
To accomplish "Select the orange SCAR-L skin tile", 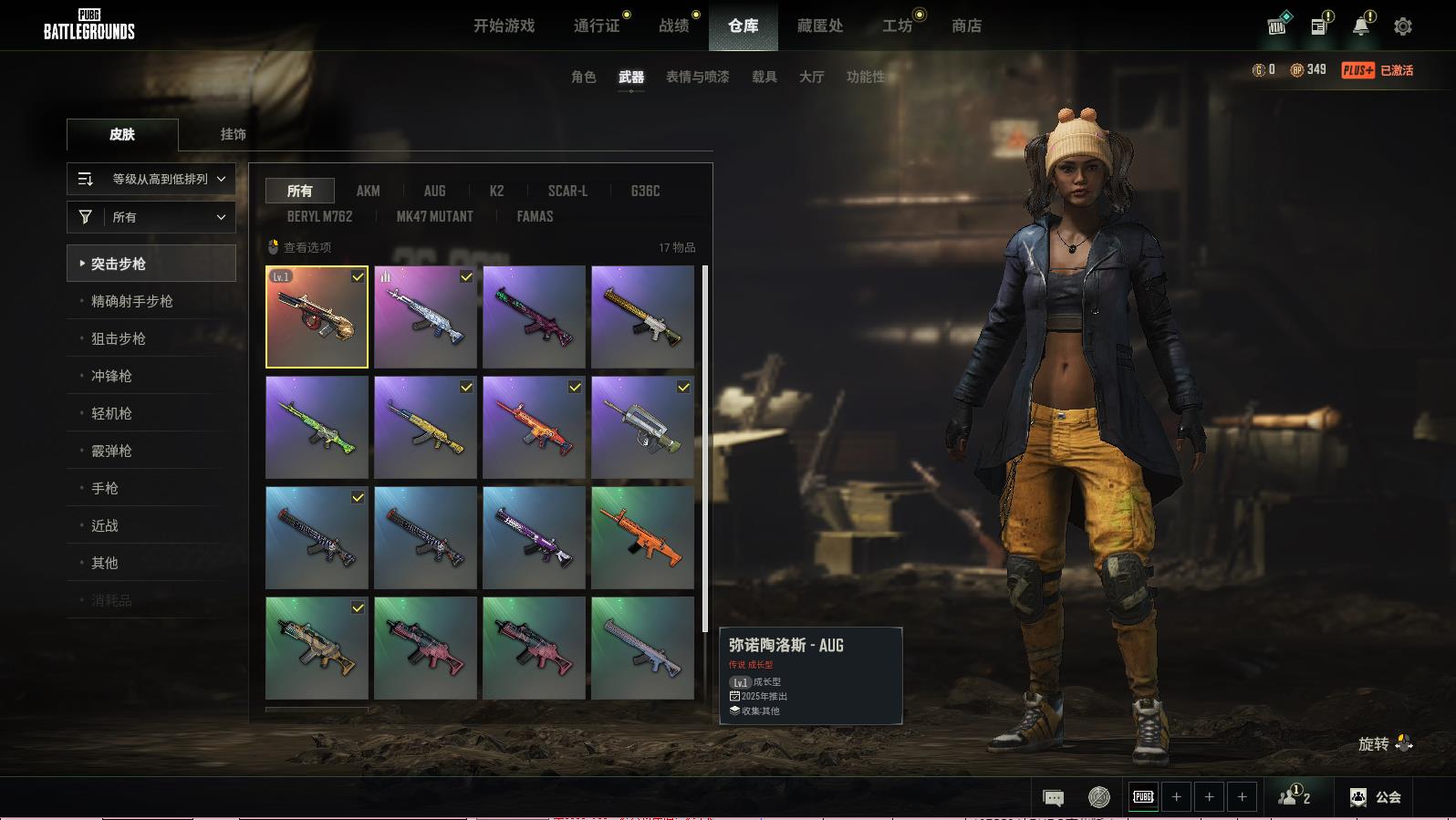I will click(x=642, y=537).
